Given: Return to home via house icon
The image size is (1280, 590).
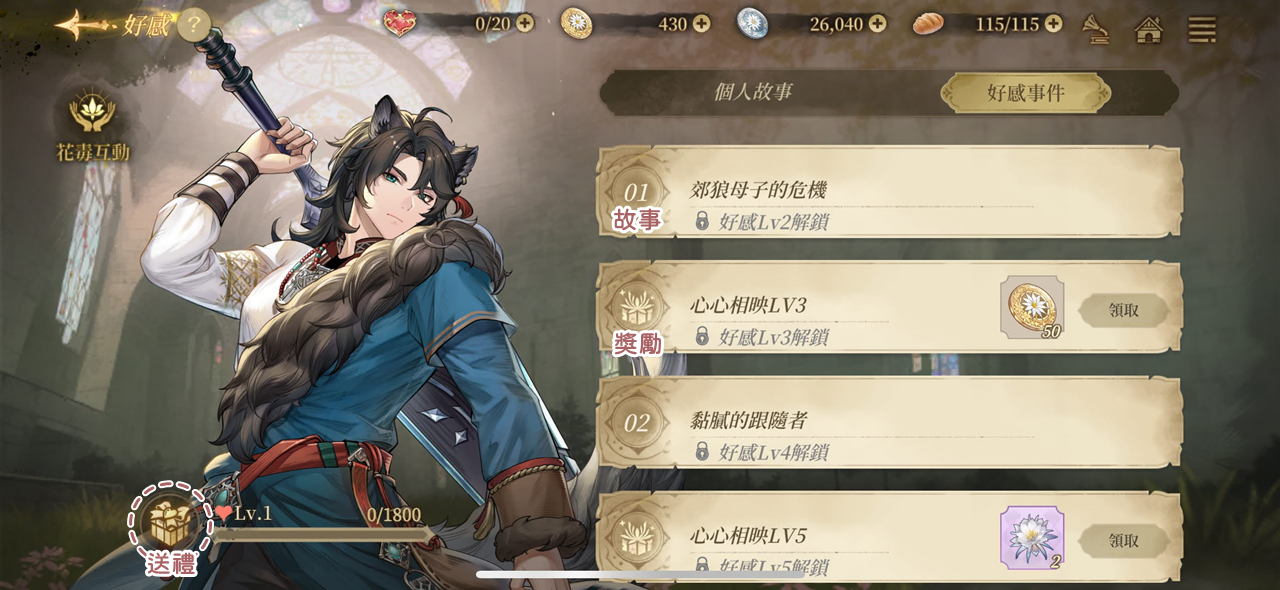Looking at the screenshot, I should pyautogui.click(x=1149, y=29).
